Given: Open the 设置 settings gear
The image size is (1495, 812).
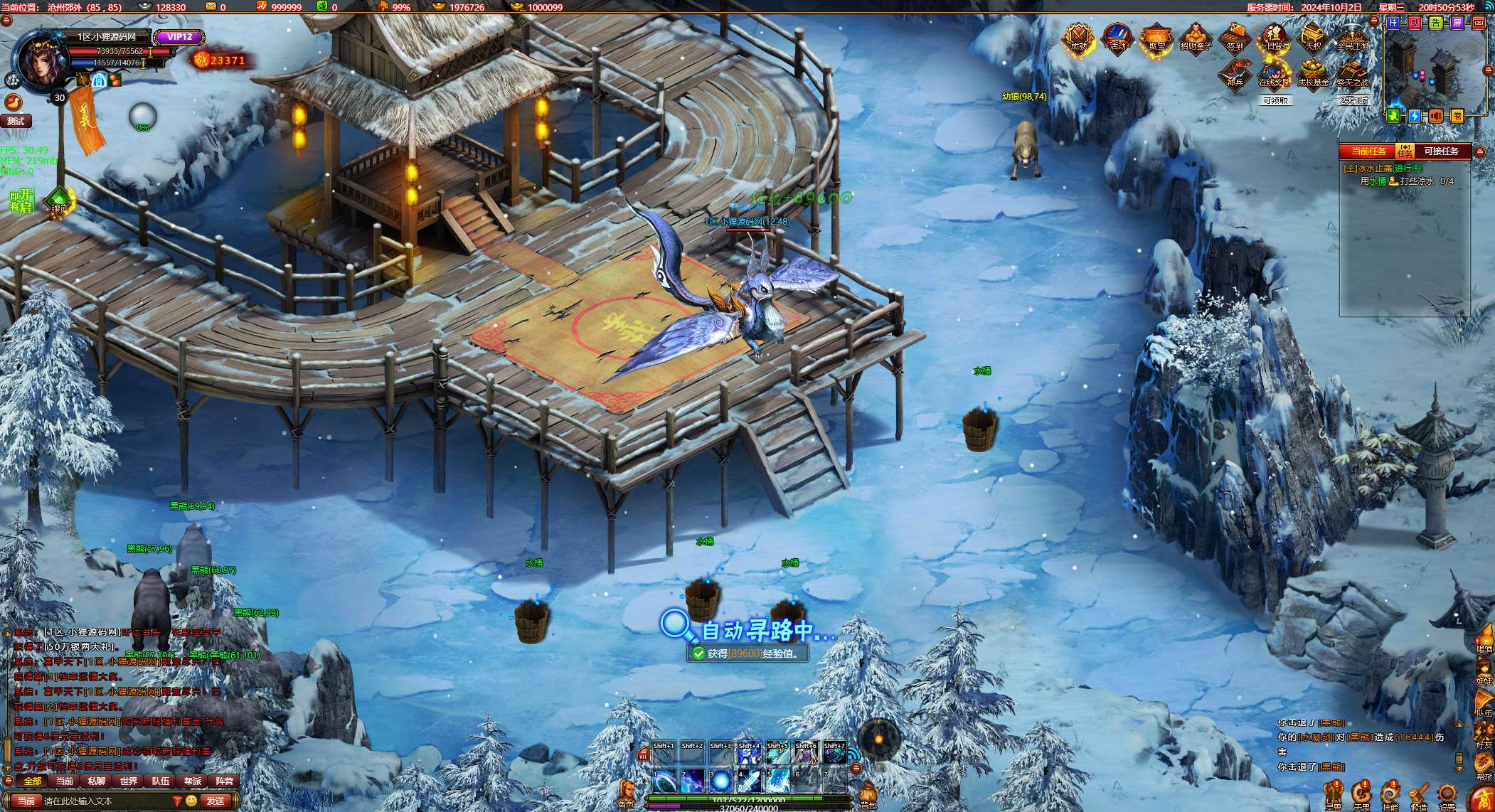Looking at the screenshot, I should click(x=1447, y=795).
